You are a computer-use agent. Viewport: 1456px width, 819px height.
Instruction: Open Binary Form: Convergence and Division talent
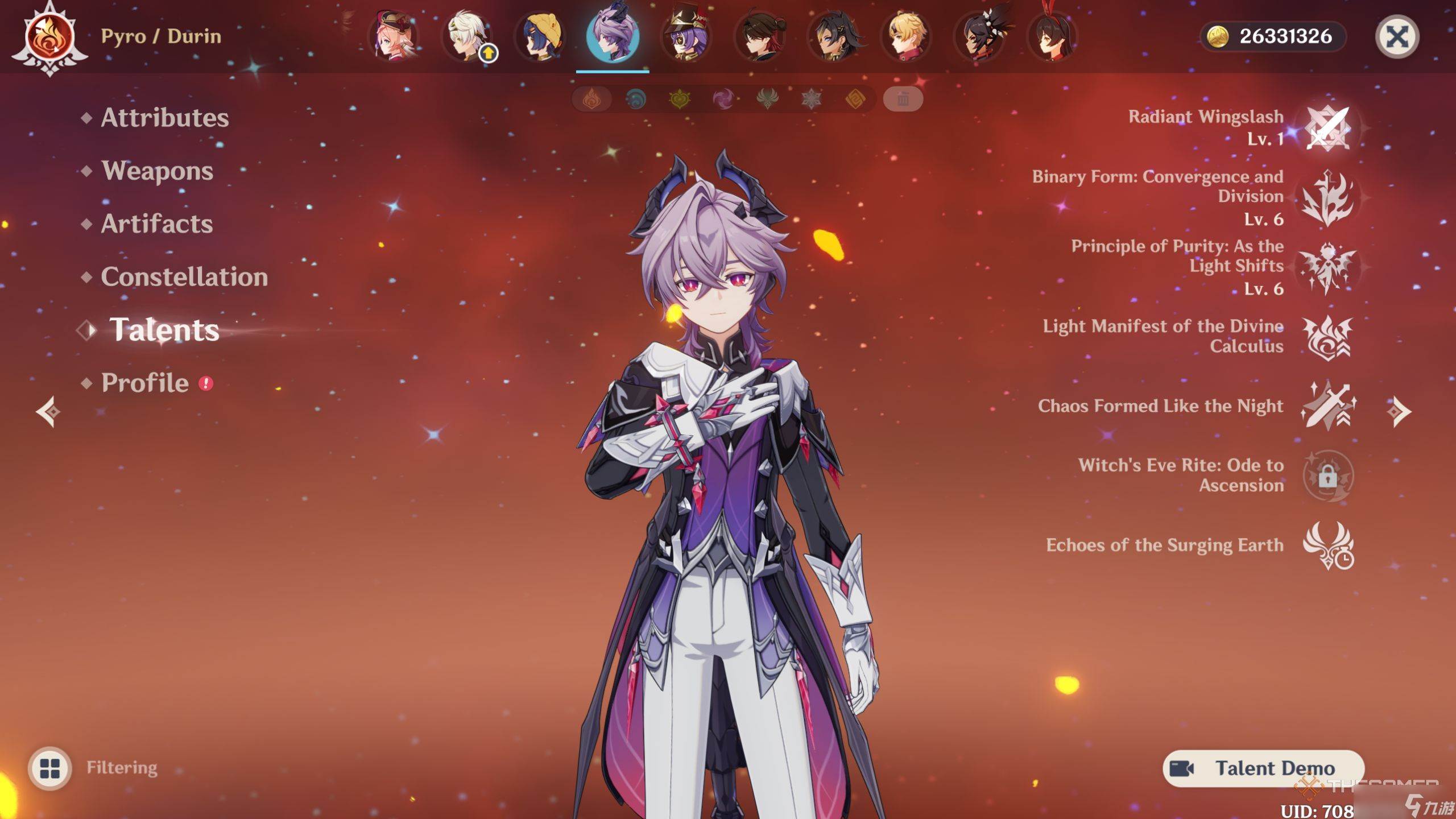1327,197
